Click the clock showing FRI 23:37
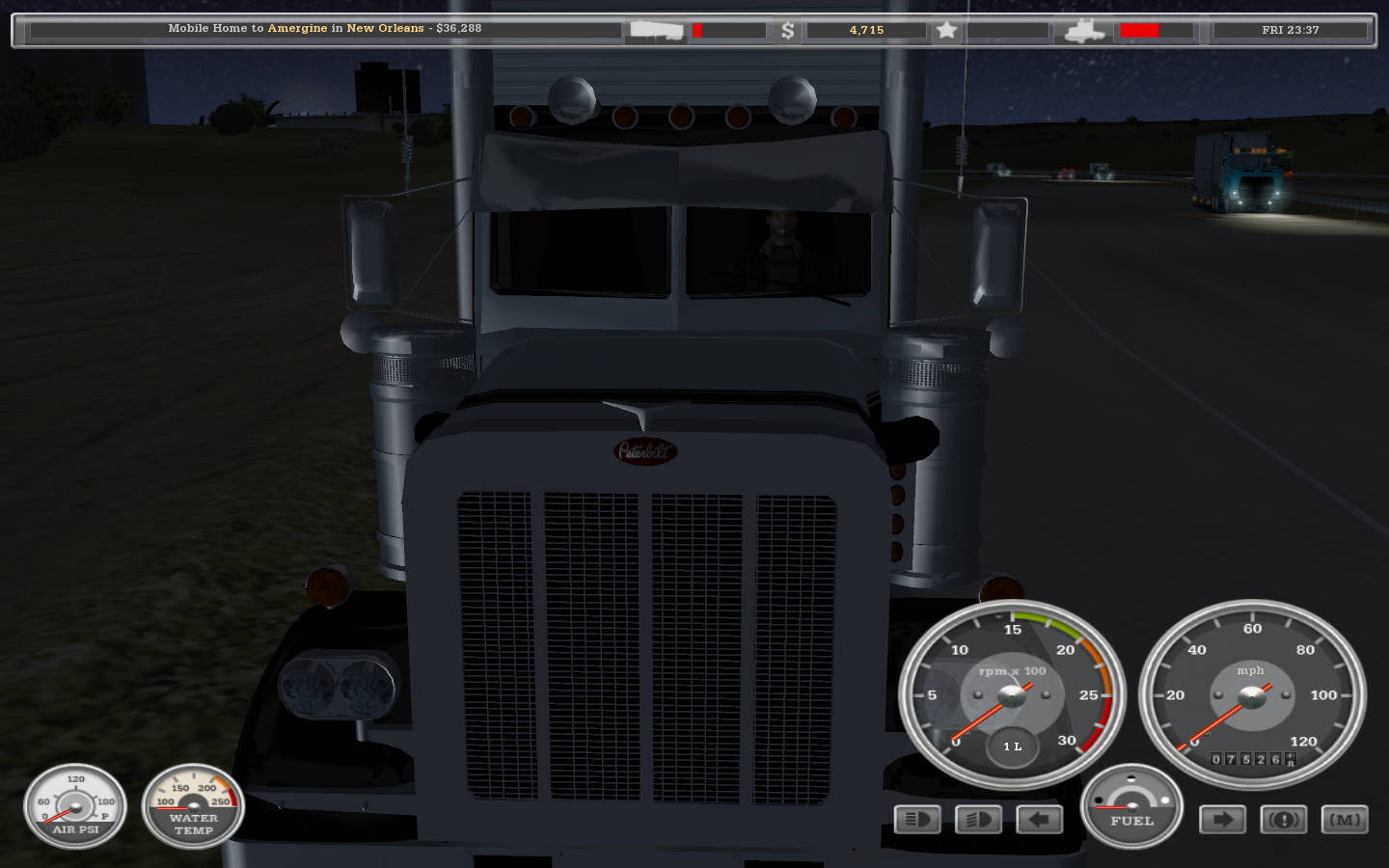This screenshot has height=868, width=1389. [x=1293, y=30]
